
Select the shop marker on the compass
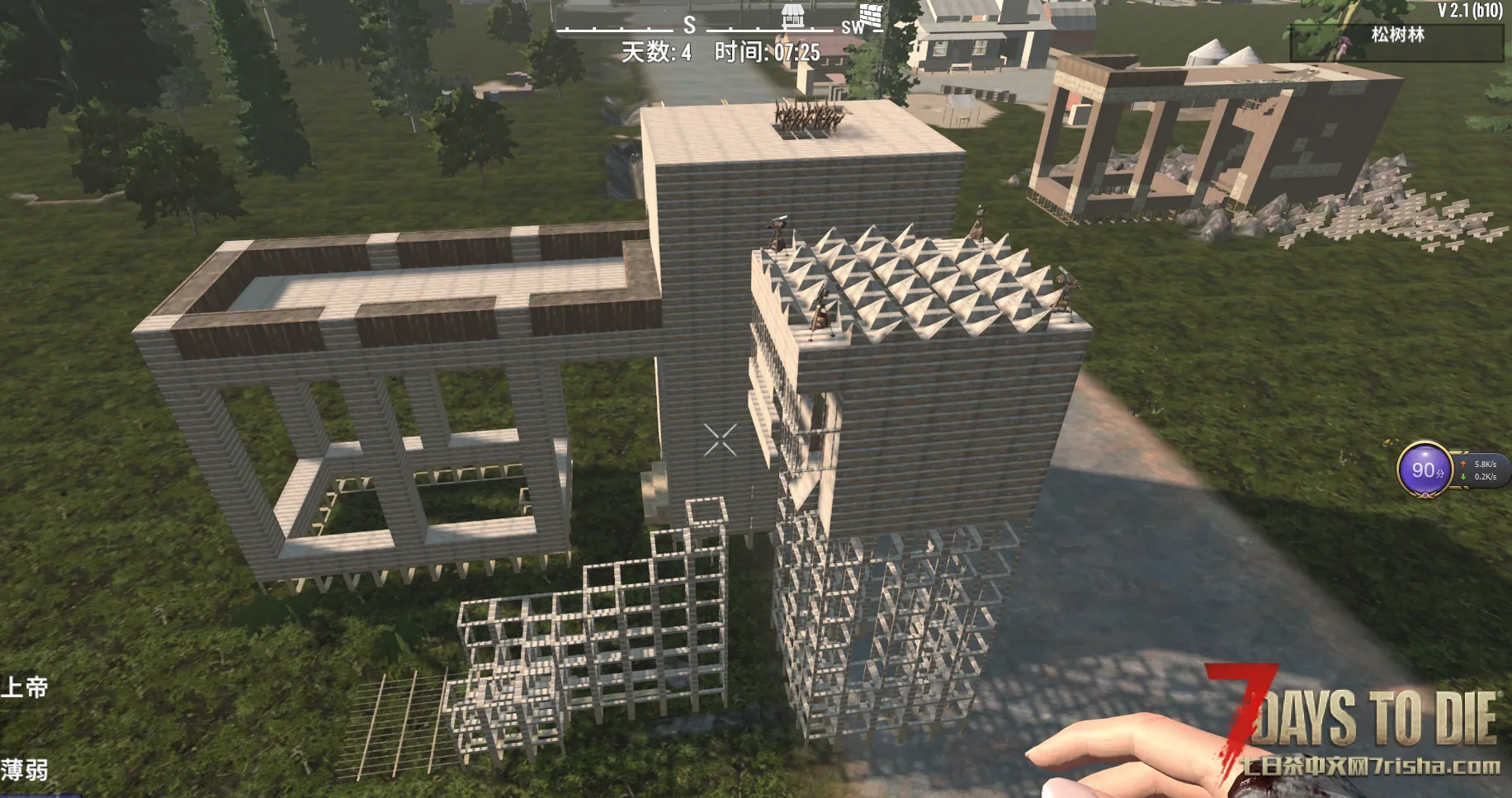(793, 15)
